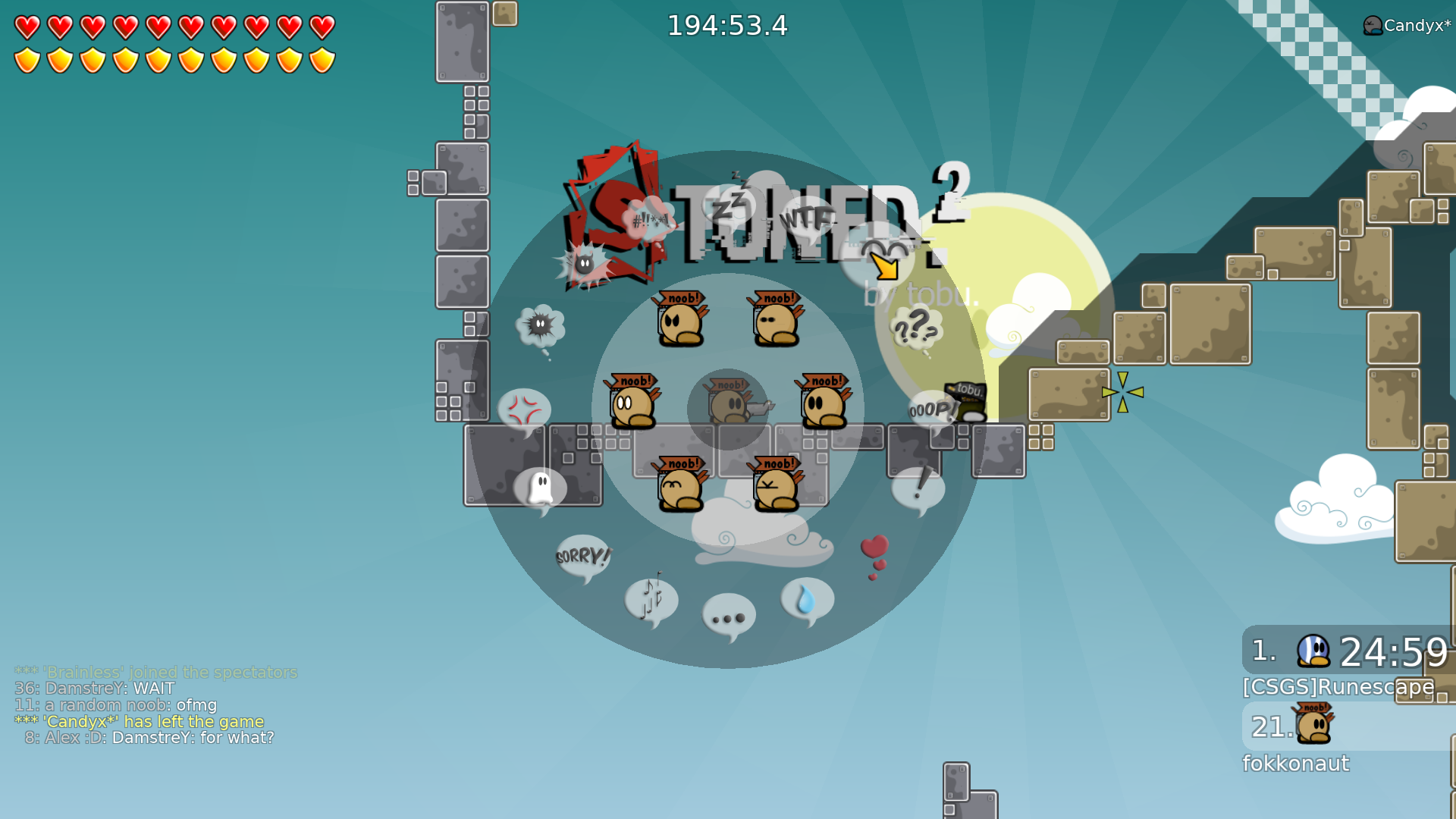Pick the question marks emoticon
The width and height of the screenshot is (1456, 819).
click(916, 329)
